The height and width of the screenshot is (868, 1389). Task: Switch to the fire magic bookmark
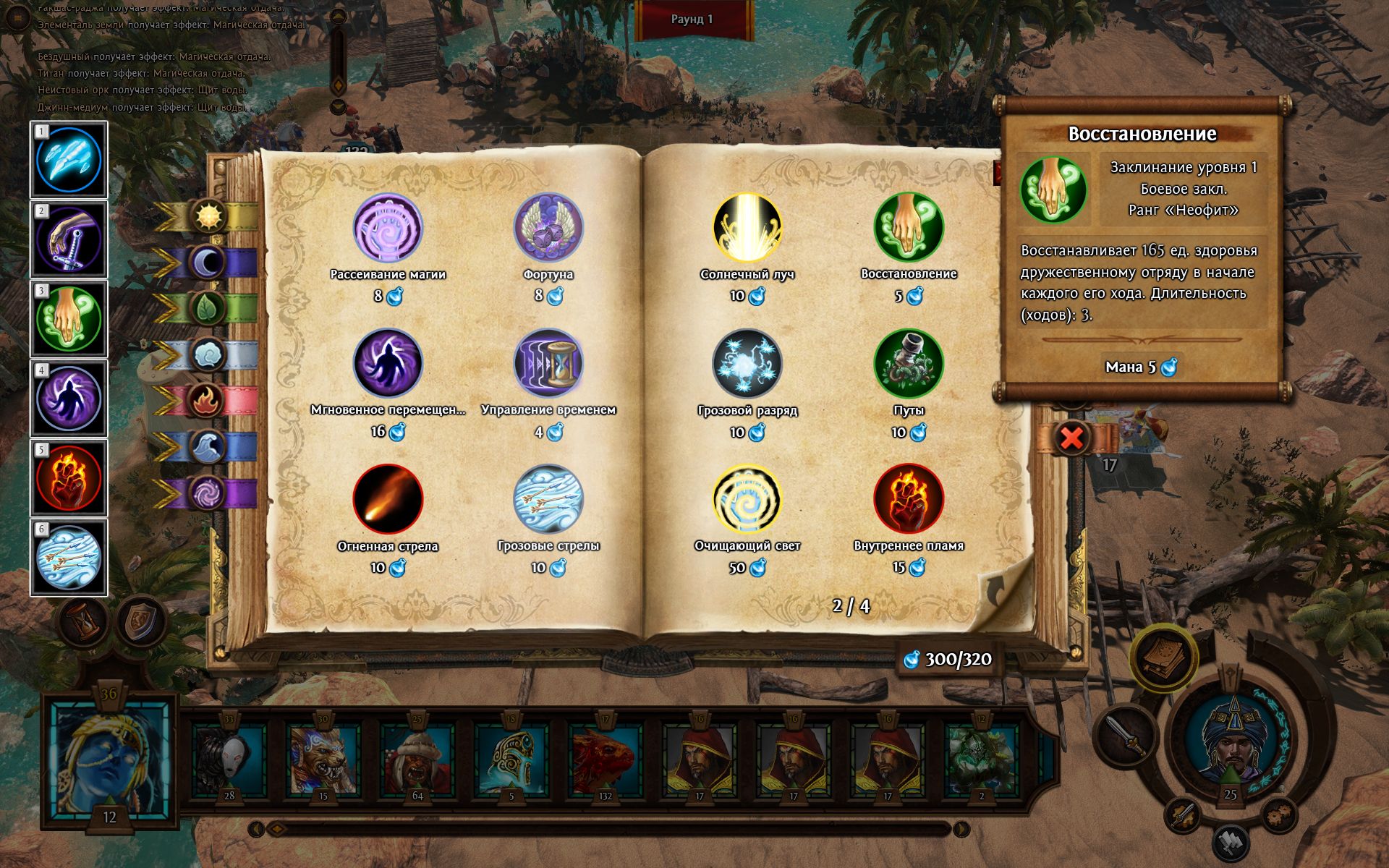pos(208,400)
